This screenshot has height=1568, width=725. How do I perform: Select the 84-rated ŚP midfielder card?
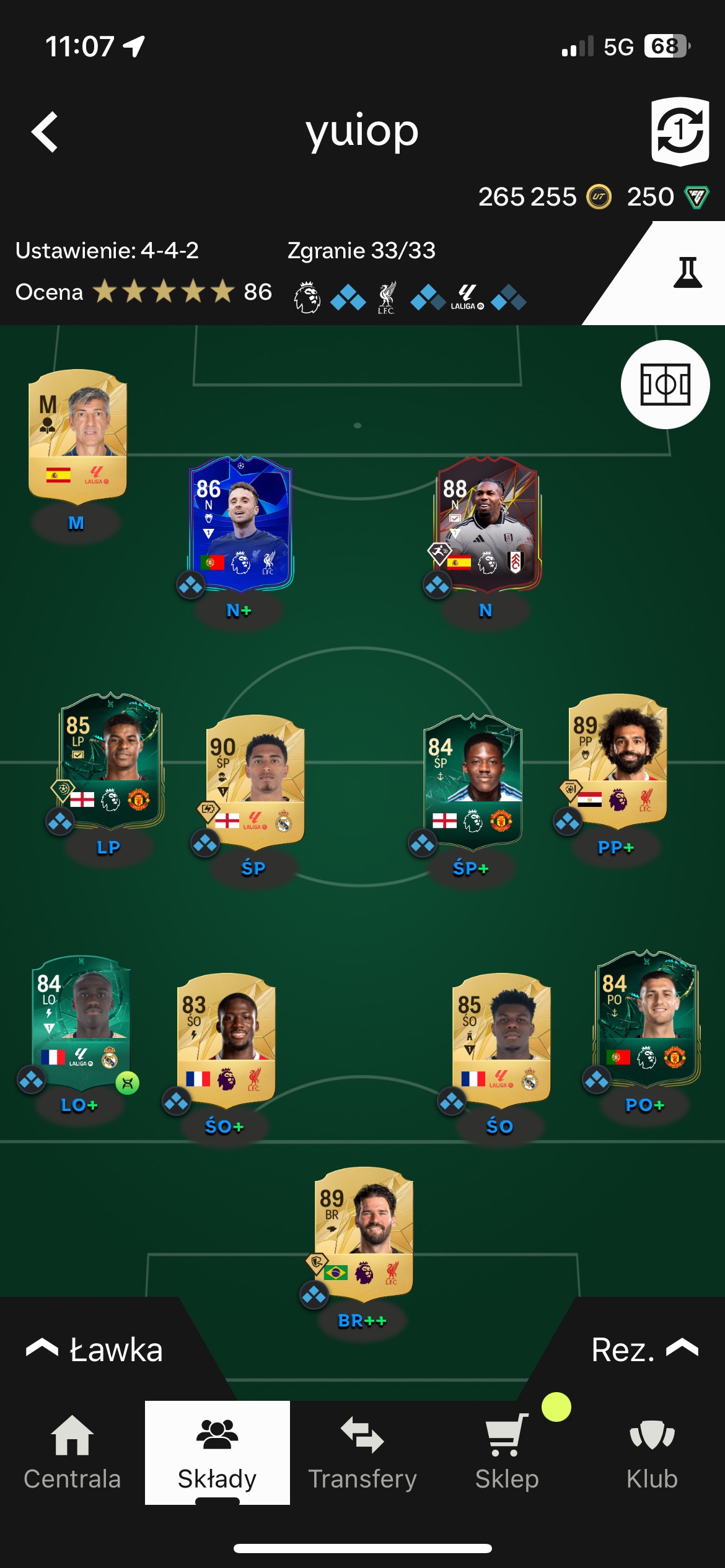[473, 780]
